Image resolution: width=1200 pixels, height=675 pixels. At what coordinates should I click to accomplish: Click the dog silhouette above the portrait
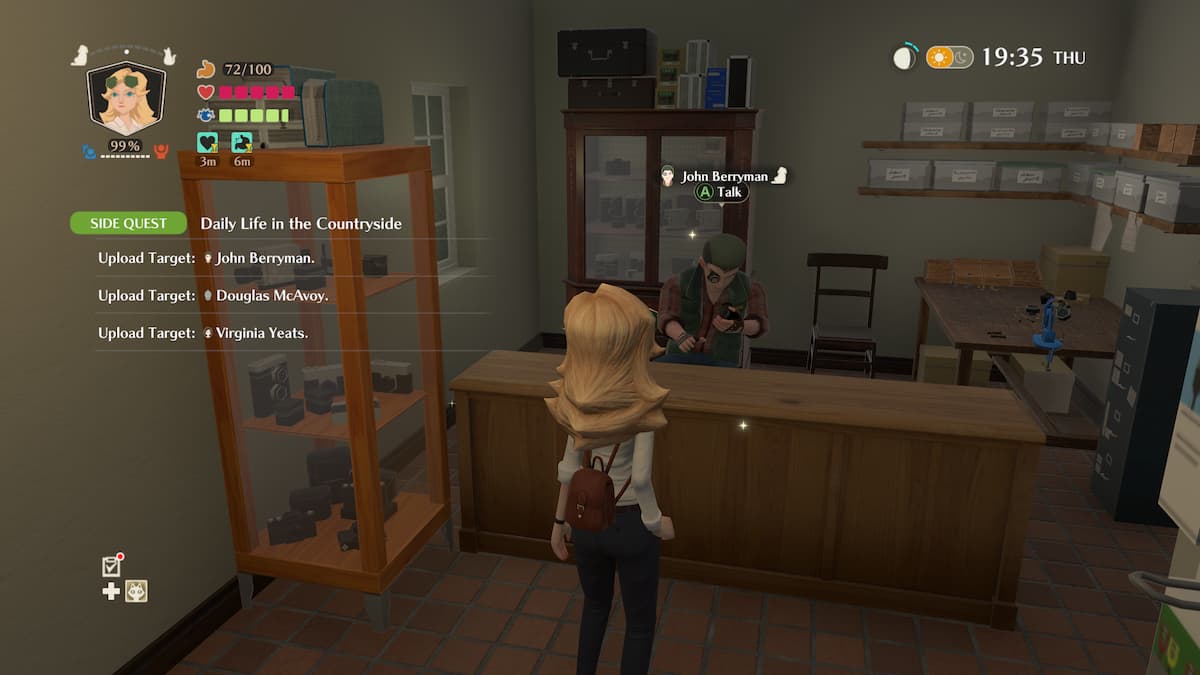80,56
